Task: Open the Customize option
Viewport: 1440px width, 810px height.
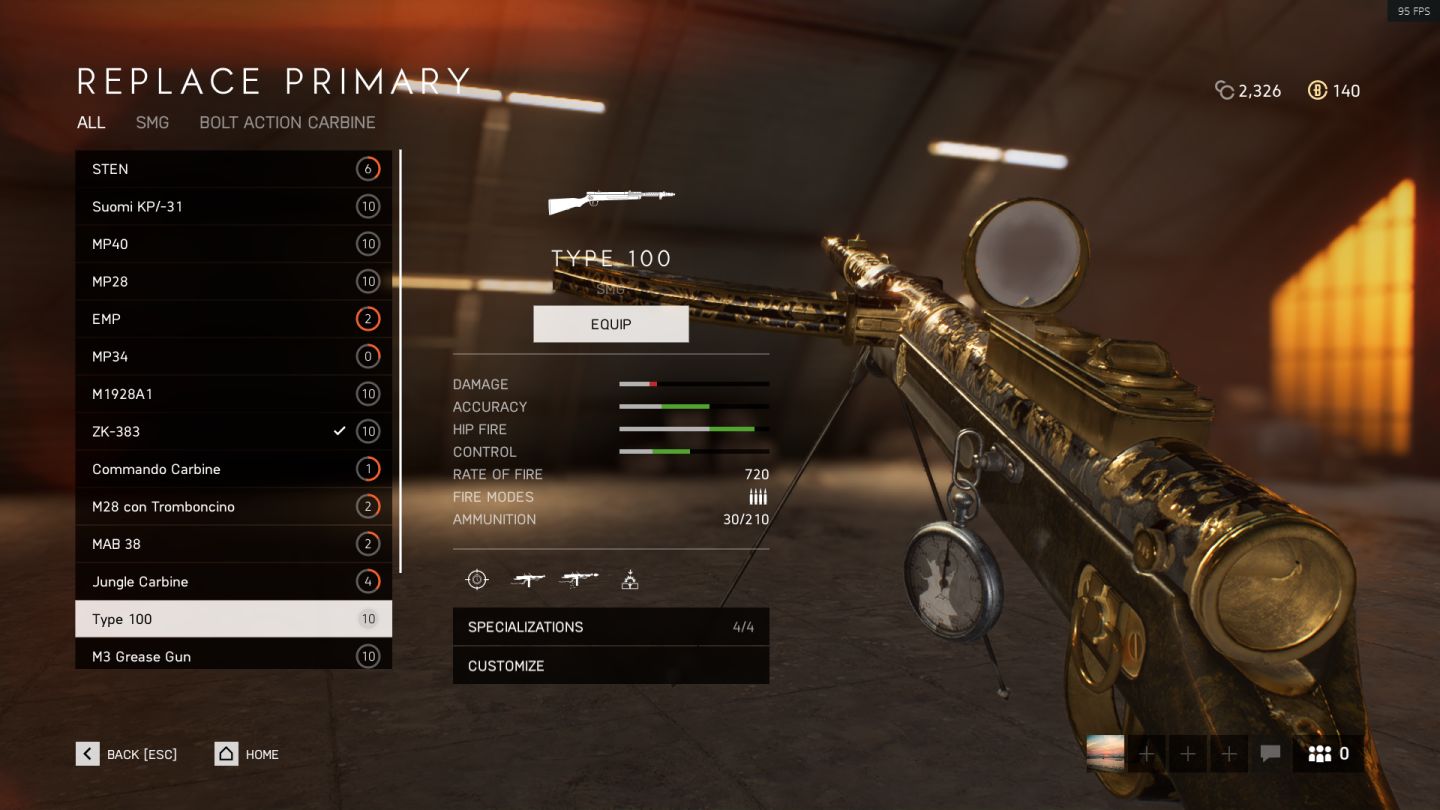Action: 610,666
